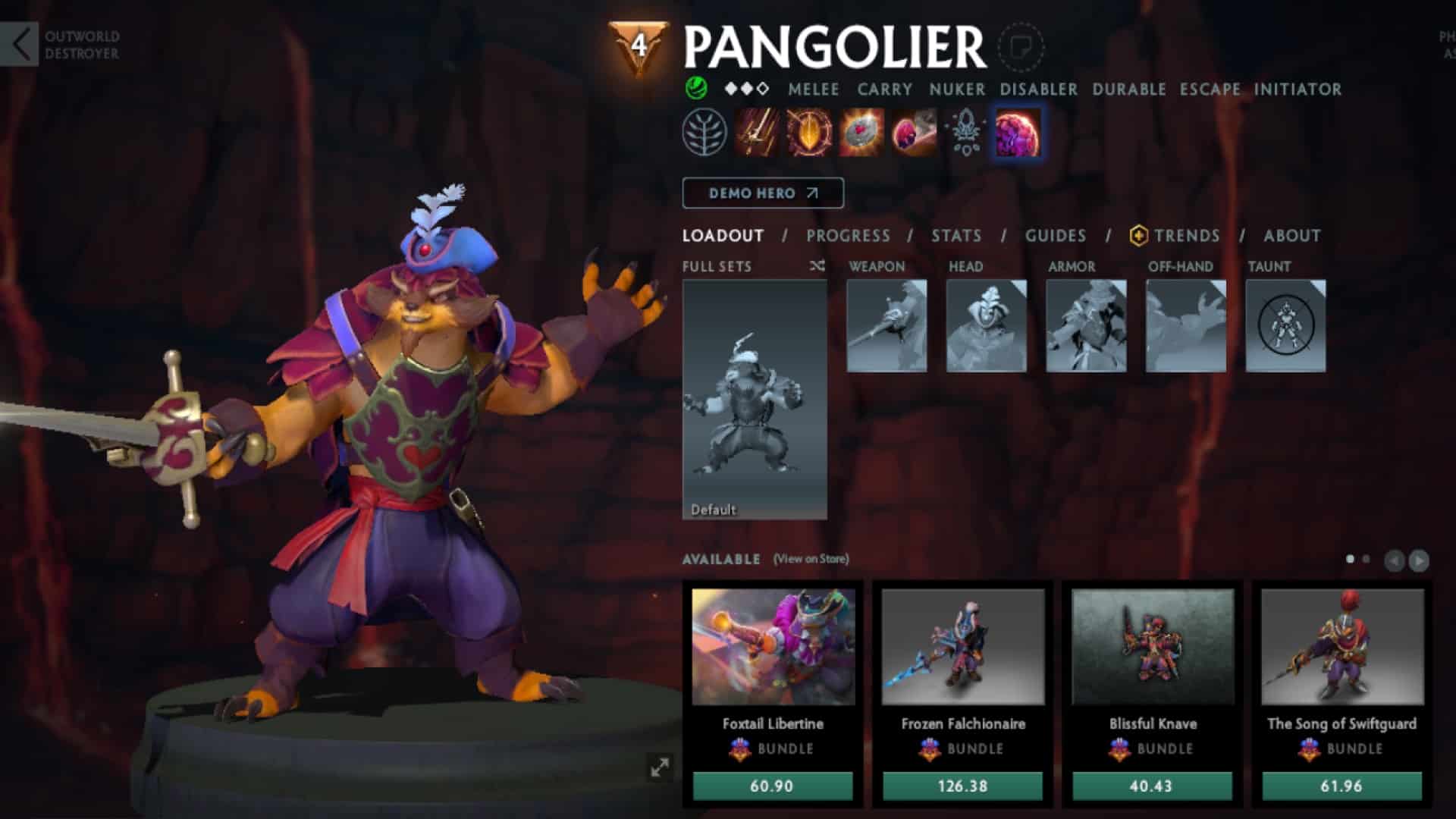Viewport: 1456px width, 819px height.
Task: Switch to the Stats tab
Action: click(x=956, y=236)
